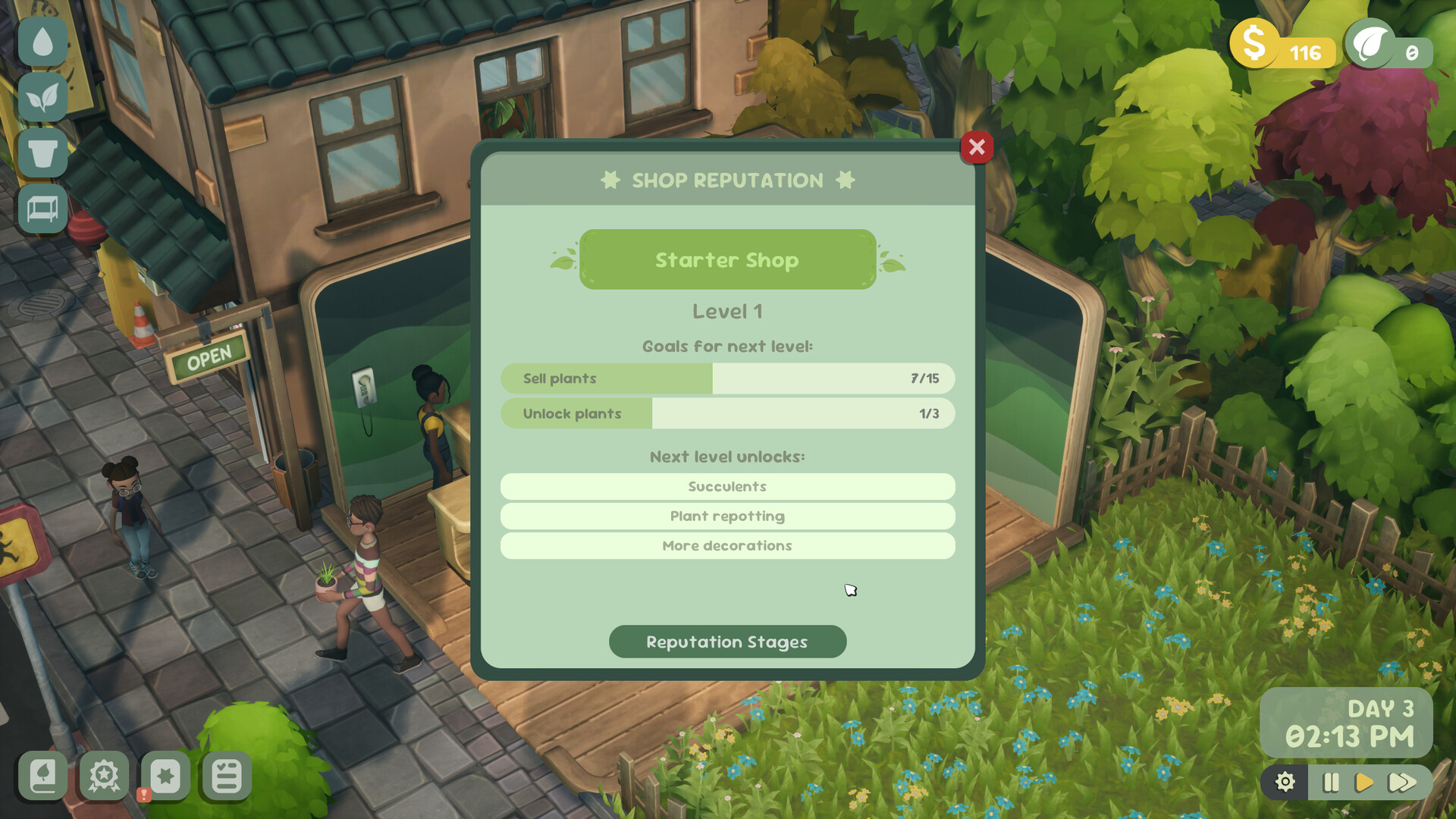
Task: Select the plant pot tool
Action: (x=43, y=154)
